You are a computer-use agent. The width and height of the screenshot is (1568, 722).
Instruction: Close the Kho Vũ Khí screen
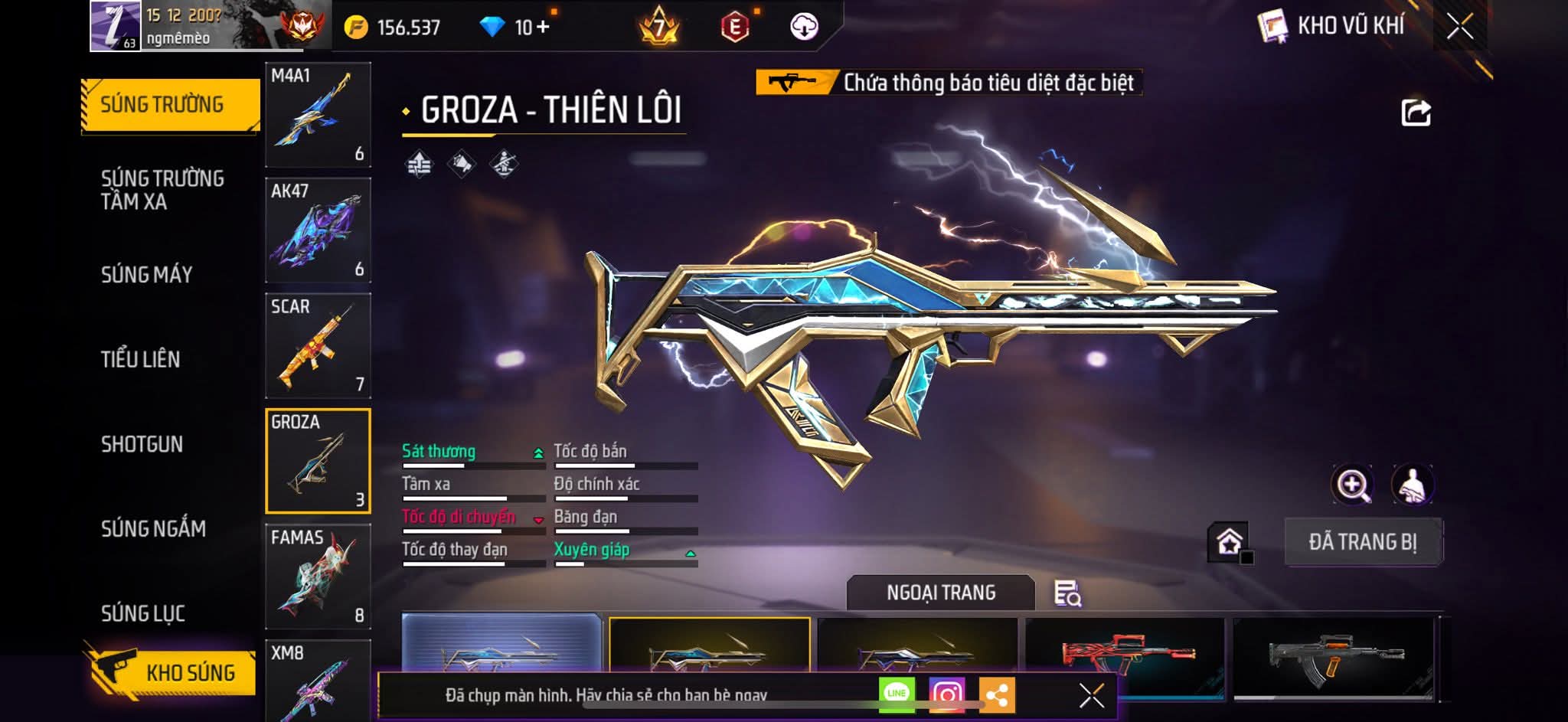[x=1459, y=27]
